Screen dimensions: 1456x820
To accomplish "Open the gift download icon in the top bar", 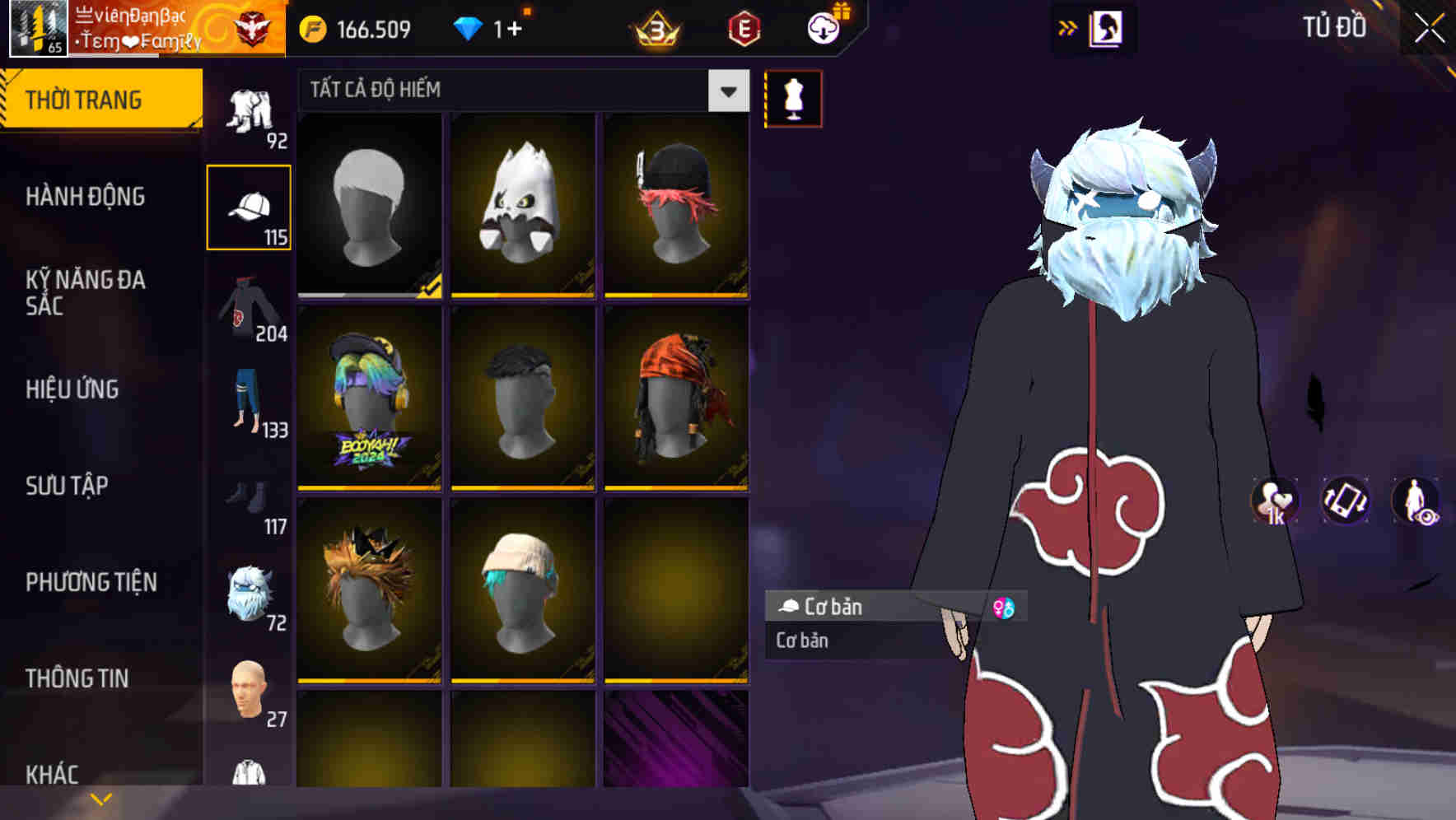I will click(821, 27).
